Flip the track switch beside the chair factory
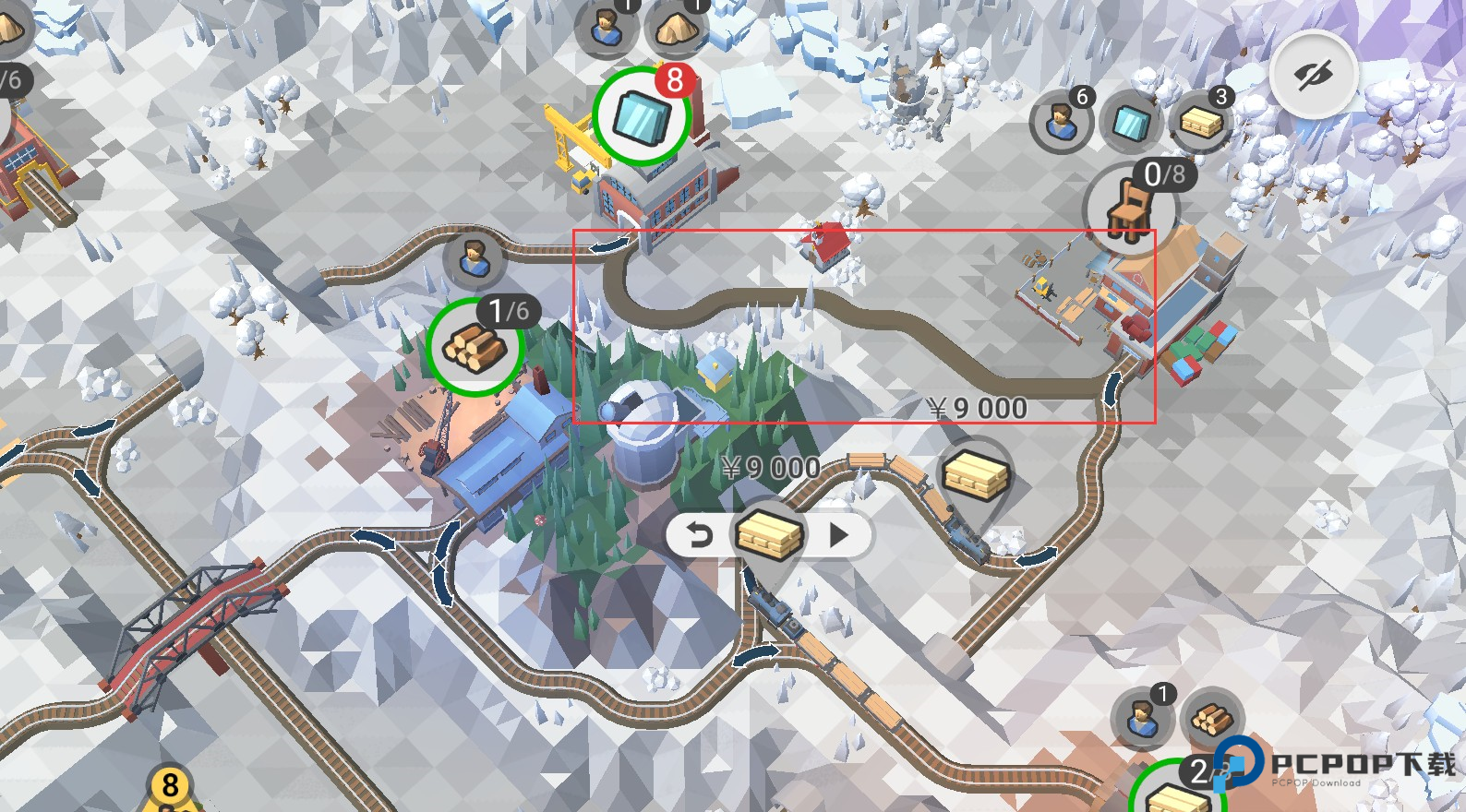 [x=1112, y=388]
